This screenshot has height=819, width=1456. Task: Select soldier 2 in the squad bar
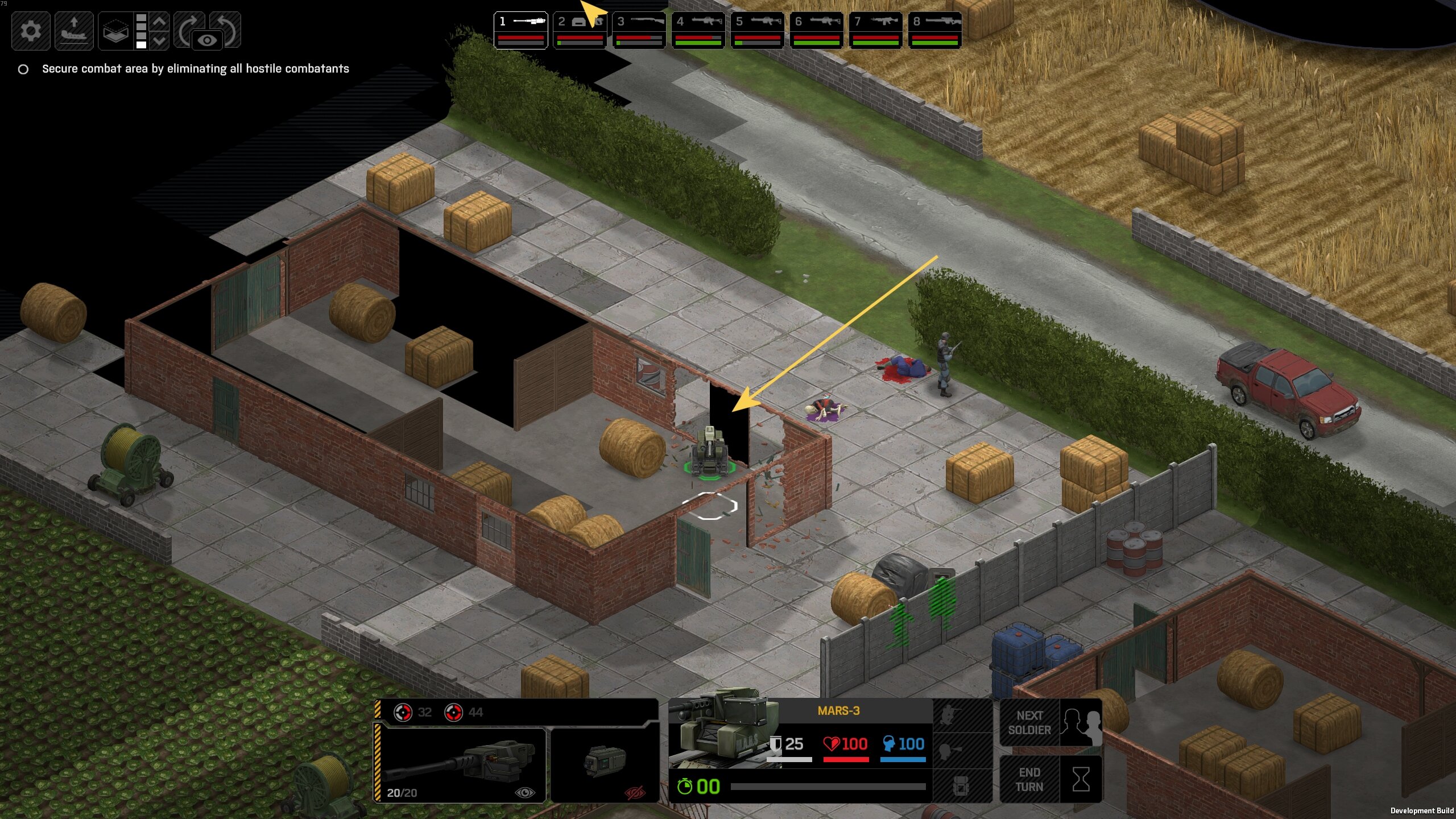coord(580,30)
